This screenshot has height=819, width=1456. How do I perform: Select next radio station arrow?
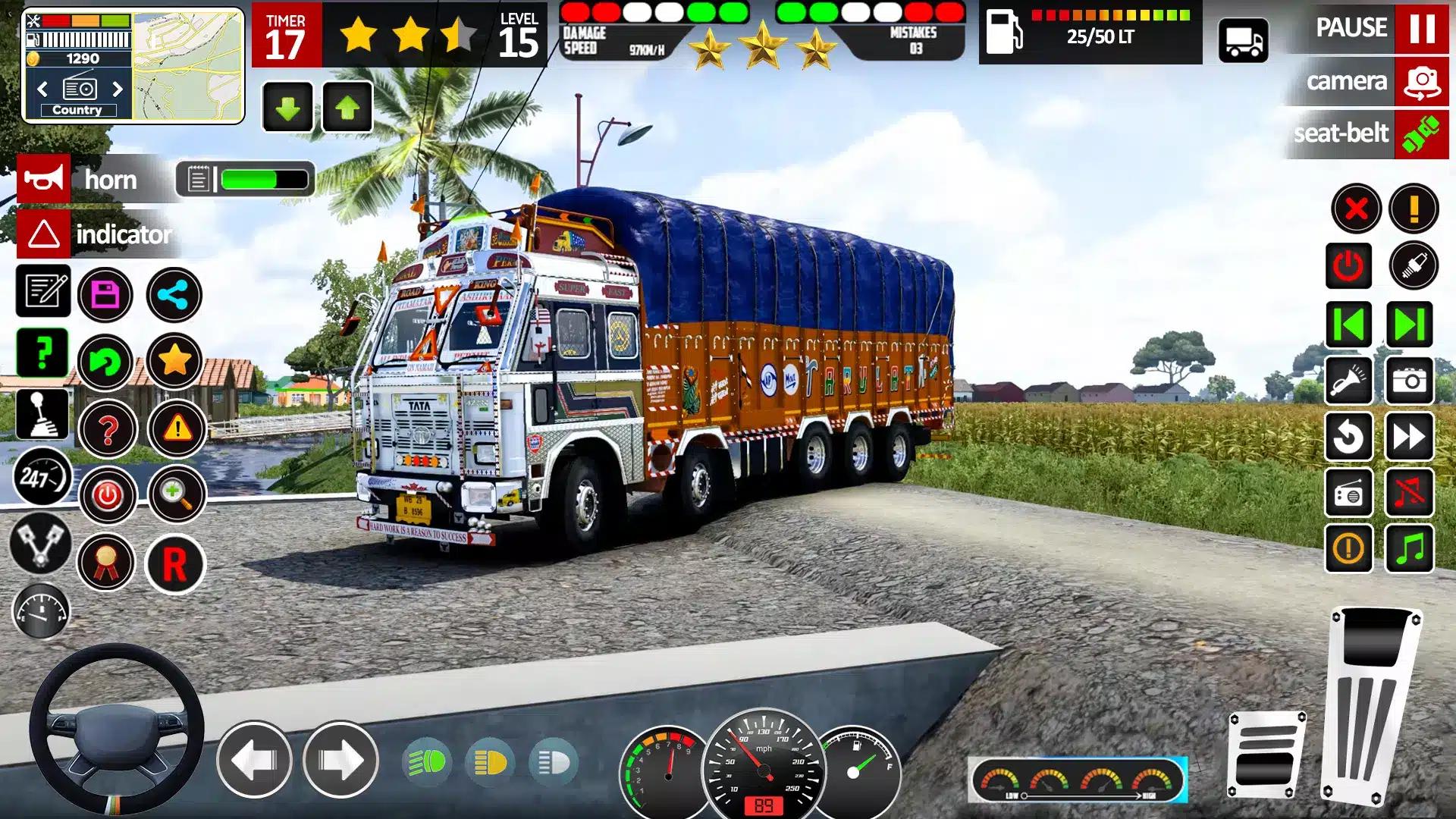[118, 89]
